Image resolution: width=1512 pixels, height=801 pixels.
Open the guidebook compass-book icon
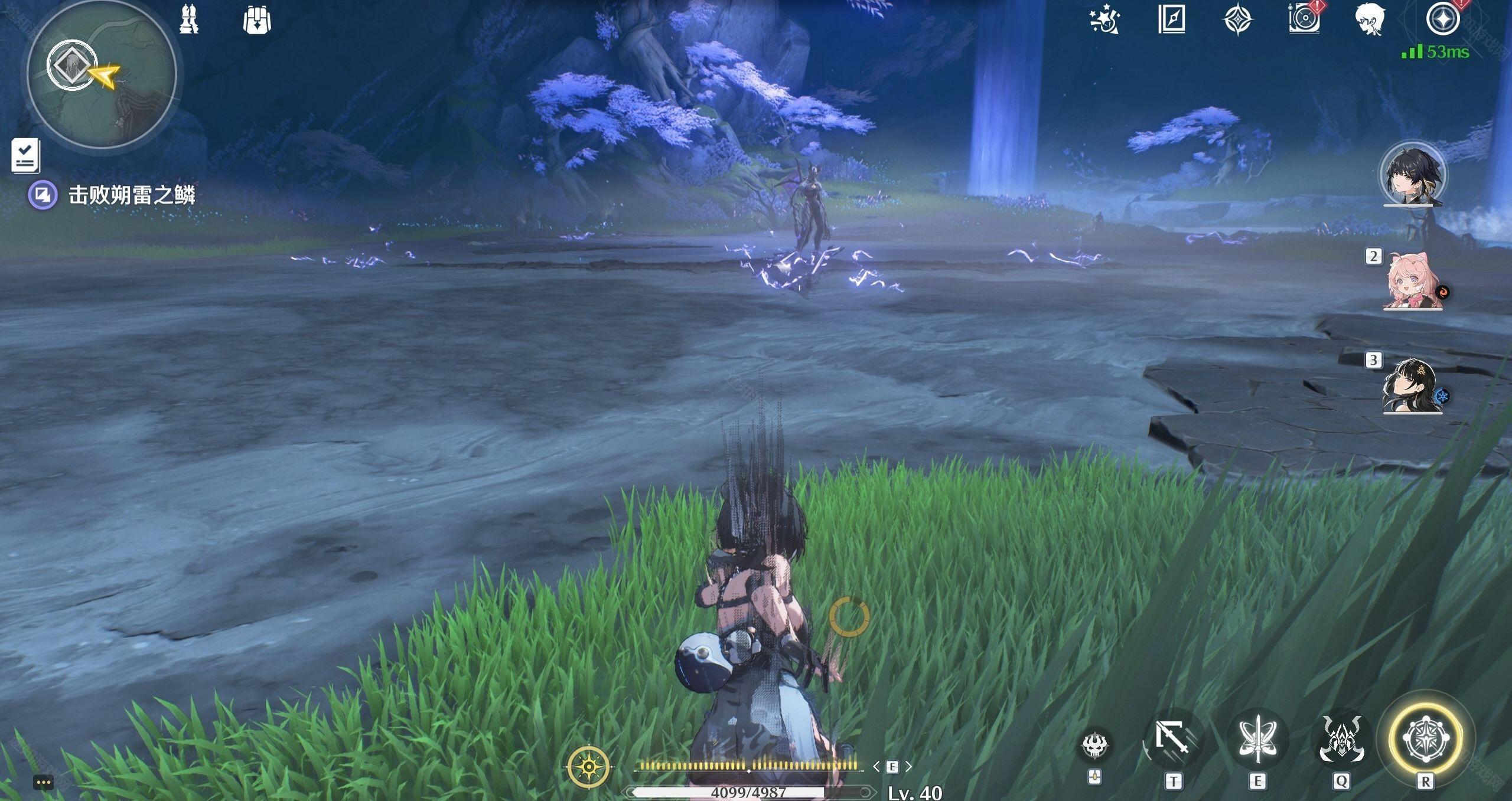tap(1171, 20)
